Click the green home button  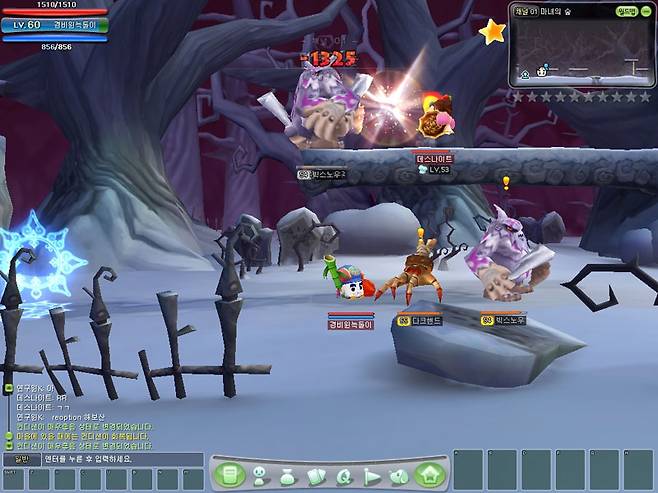pos(429,475)
